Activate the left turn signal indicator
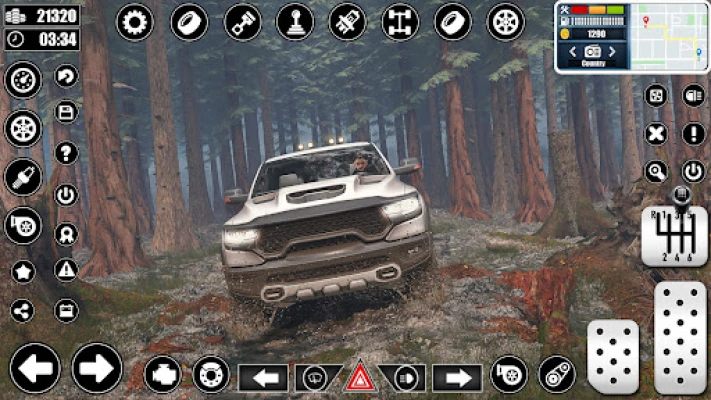711x400 pixels. 263,378
